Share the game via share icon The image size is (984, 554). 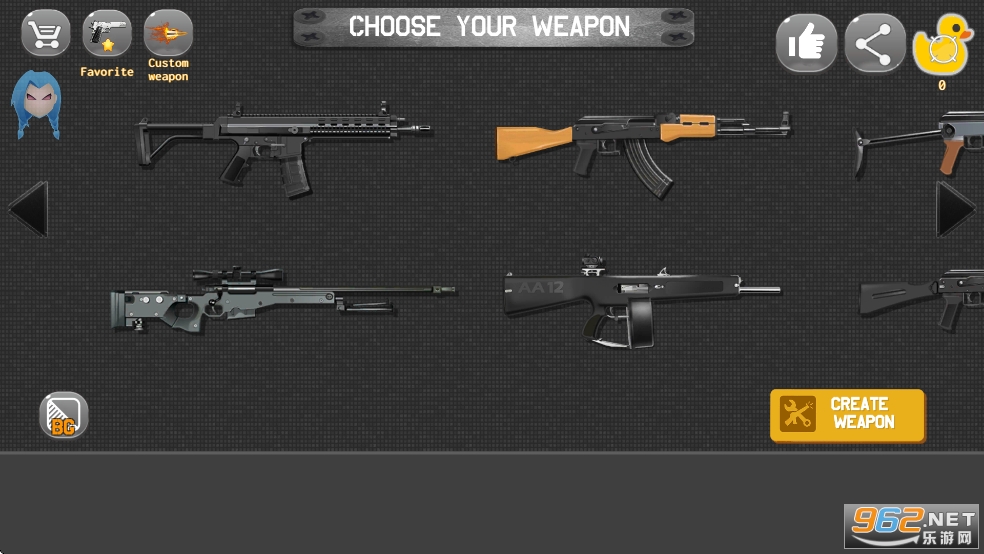point(874,44)
